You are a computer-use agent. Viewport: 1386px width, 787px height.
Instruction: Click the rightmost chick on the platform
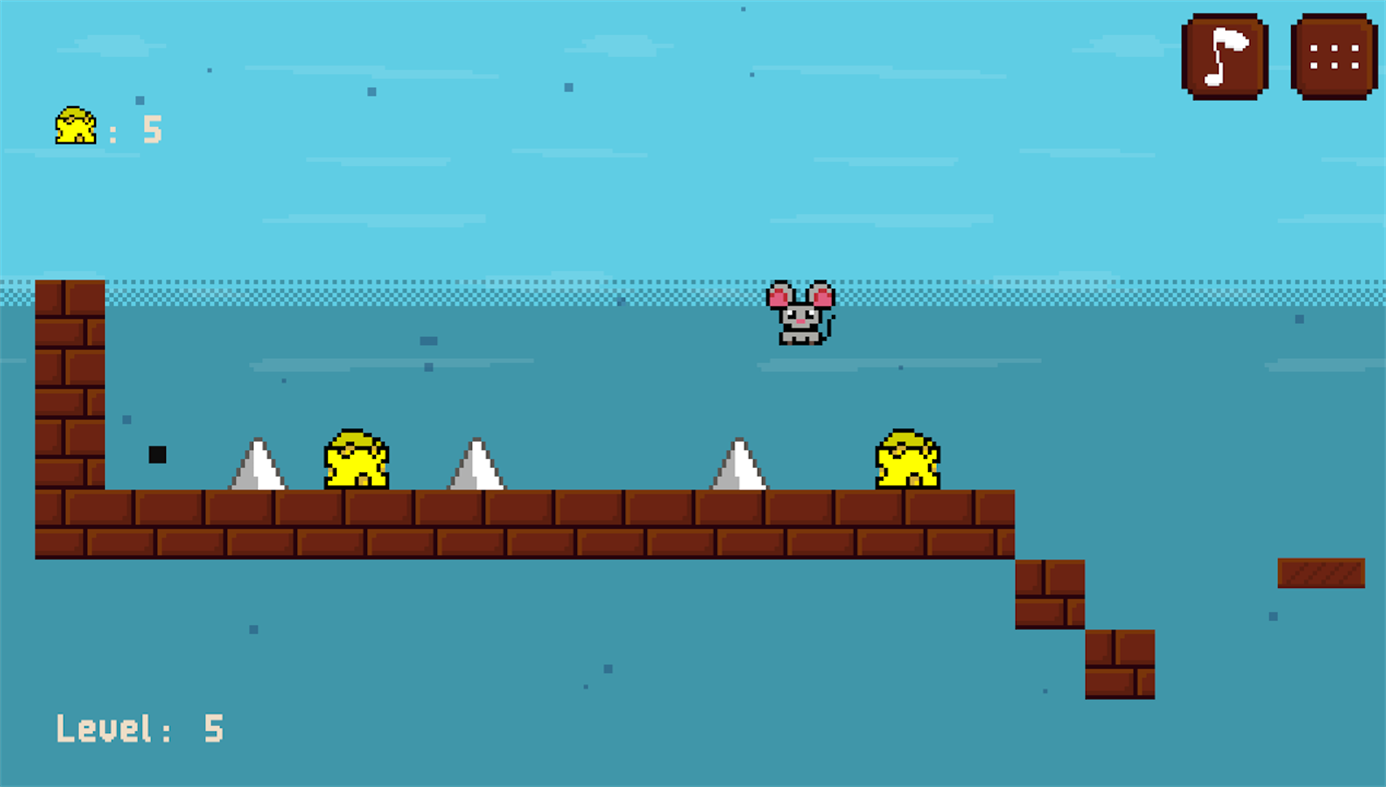coord(905,460)
